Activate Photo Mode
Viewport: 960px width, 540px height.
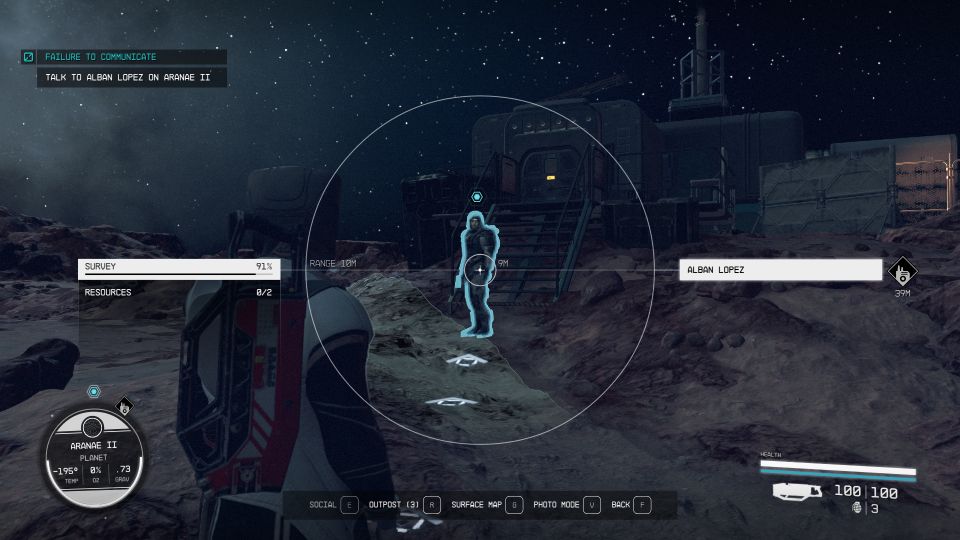[x=566, y=505]
